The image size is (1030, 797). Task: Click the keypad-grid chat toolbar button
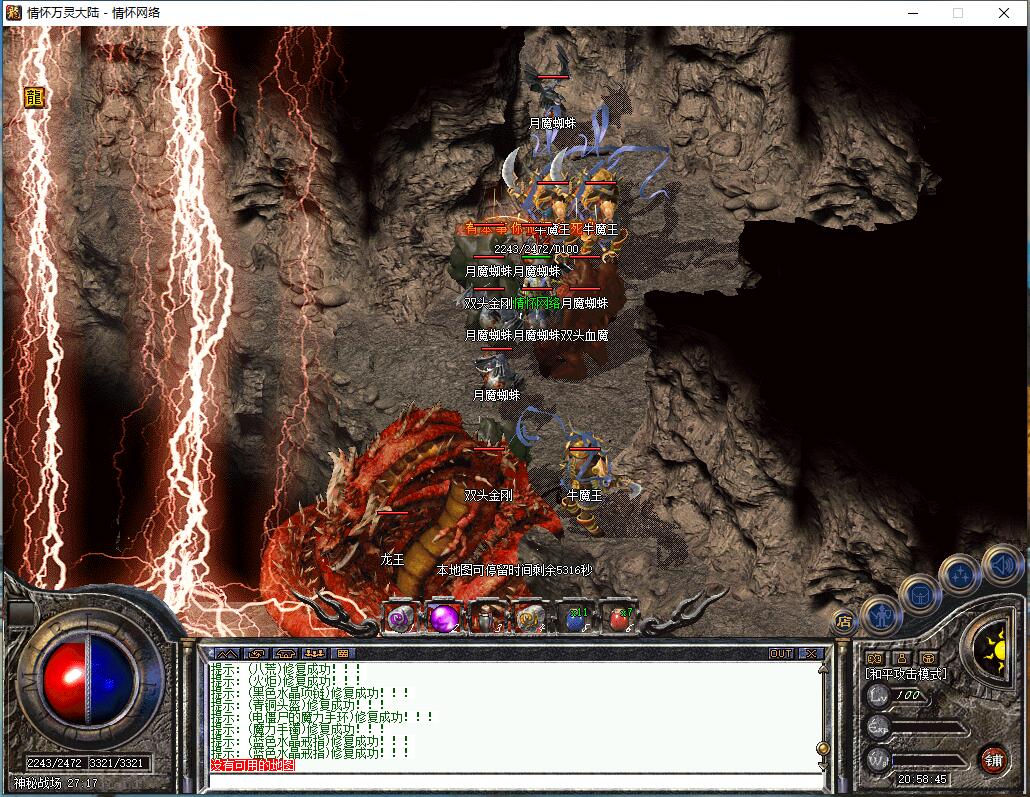click(x=342, y=653)
